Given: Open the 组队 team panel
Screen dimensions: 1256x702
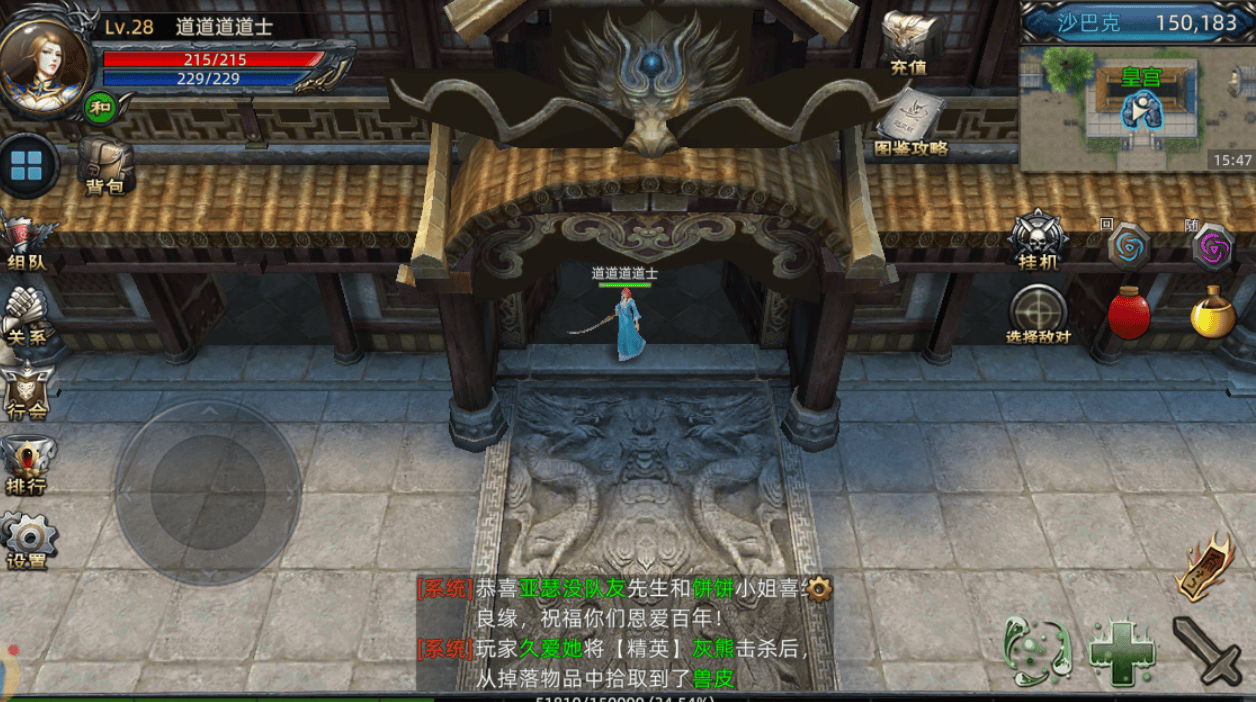Looking at the screenshot, I should [x=27, y=240].
